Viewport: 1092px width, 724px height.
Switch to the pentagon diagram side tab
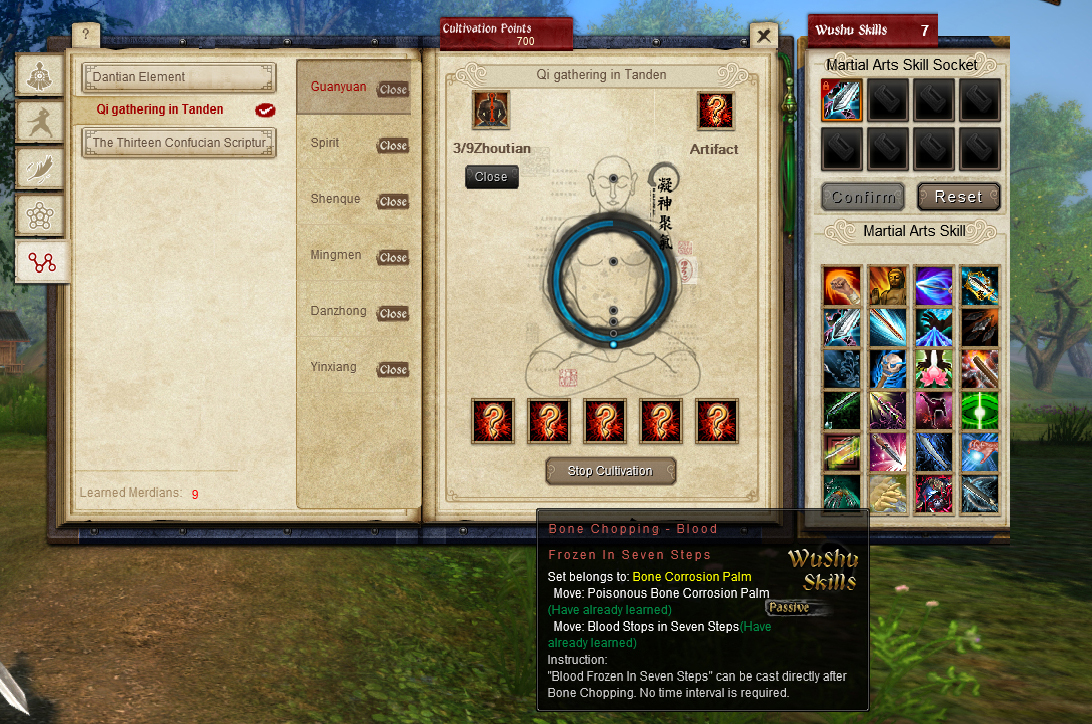point(42,215)
